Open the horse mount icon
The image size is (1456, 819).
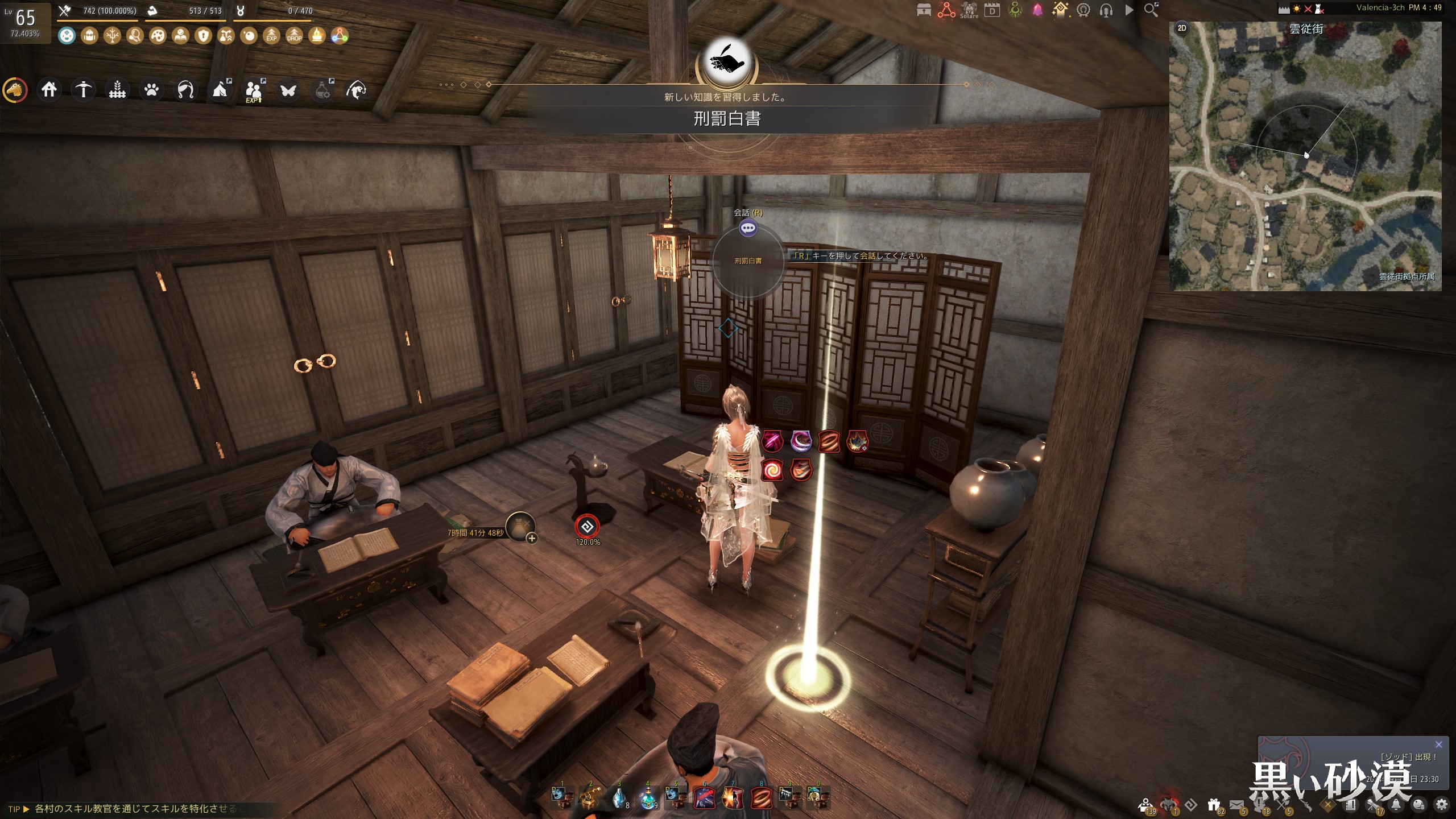(15, 90)
